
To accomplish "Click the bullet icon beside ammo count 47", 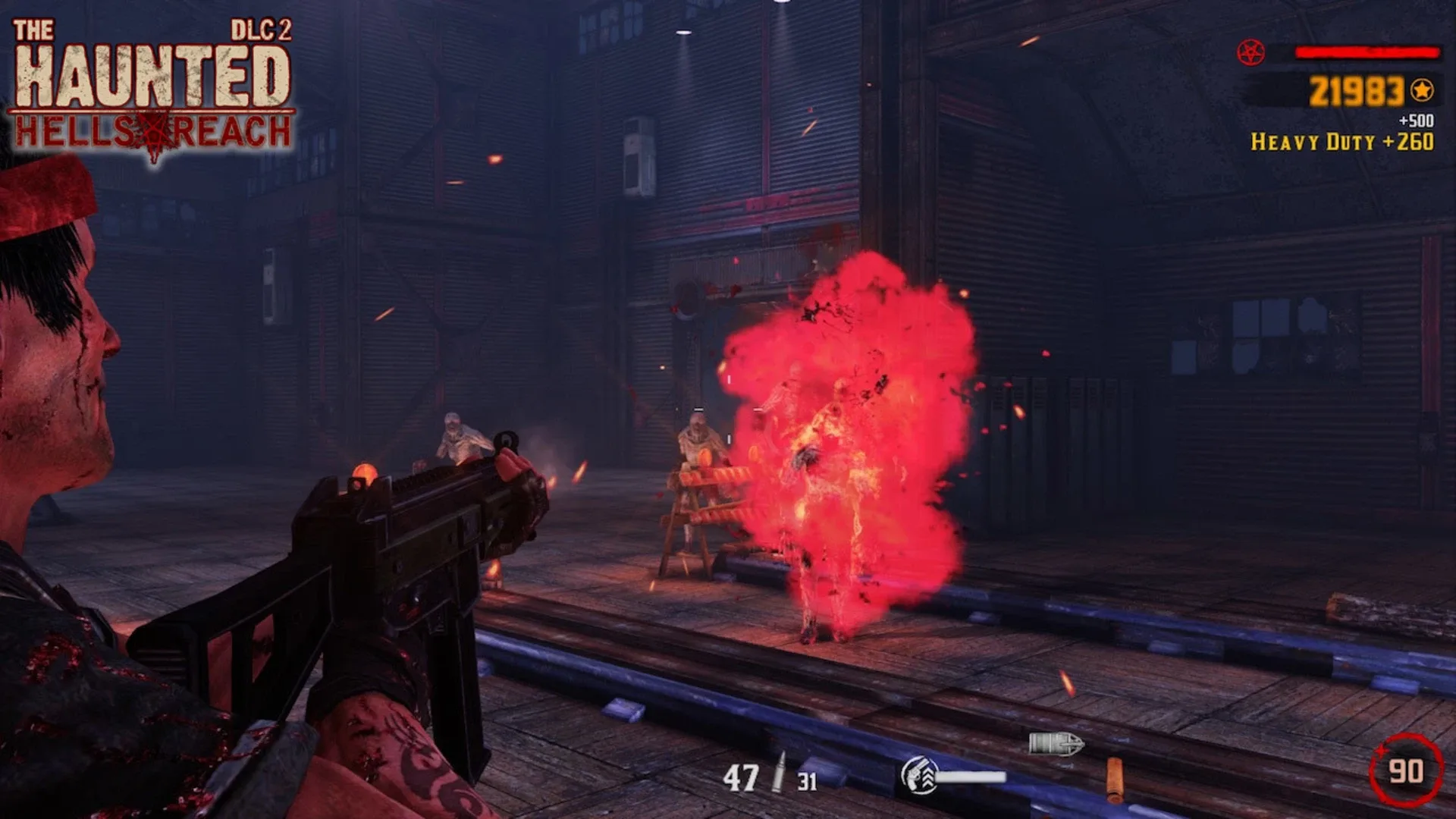I will click(x=780, y=771).
